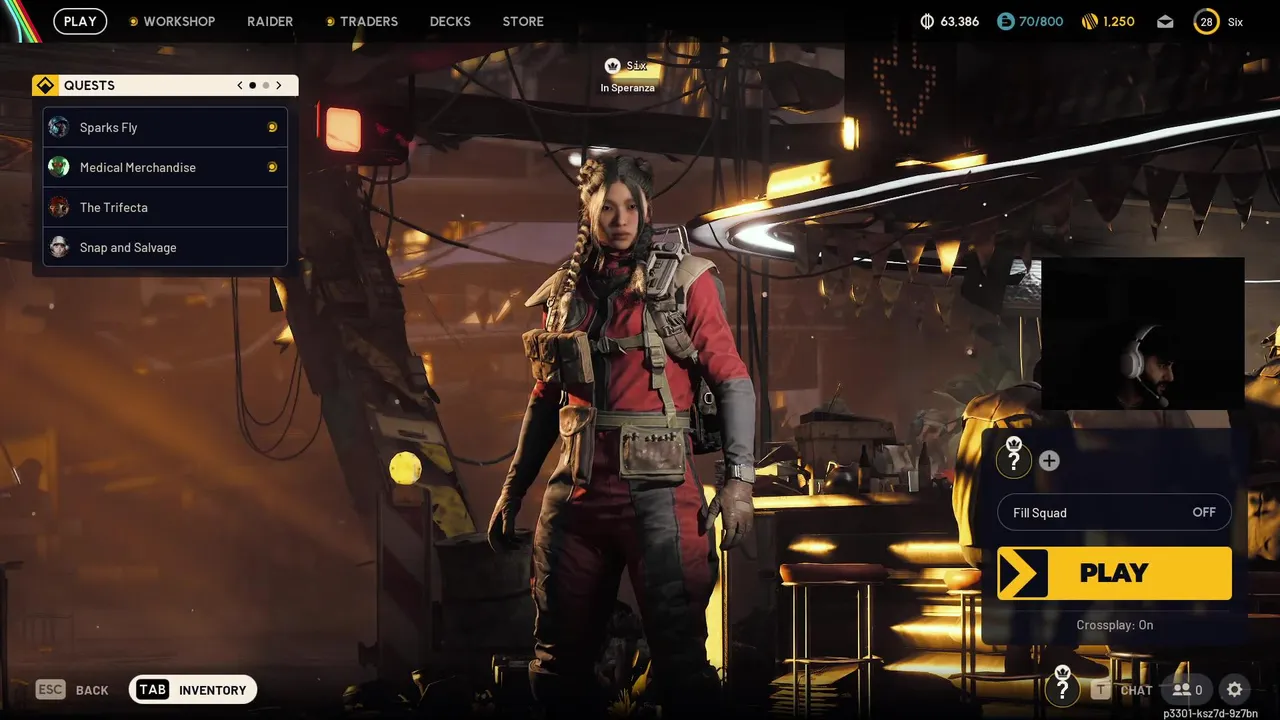Visit the Store tab
The height and width of the screenshot is (720, 1280).
523,21
